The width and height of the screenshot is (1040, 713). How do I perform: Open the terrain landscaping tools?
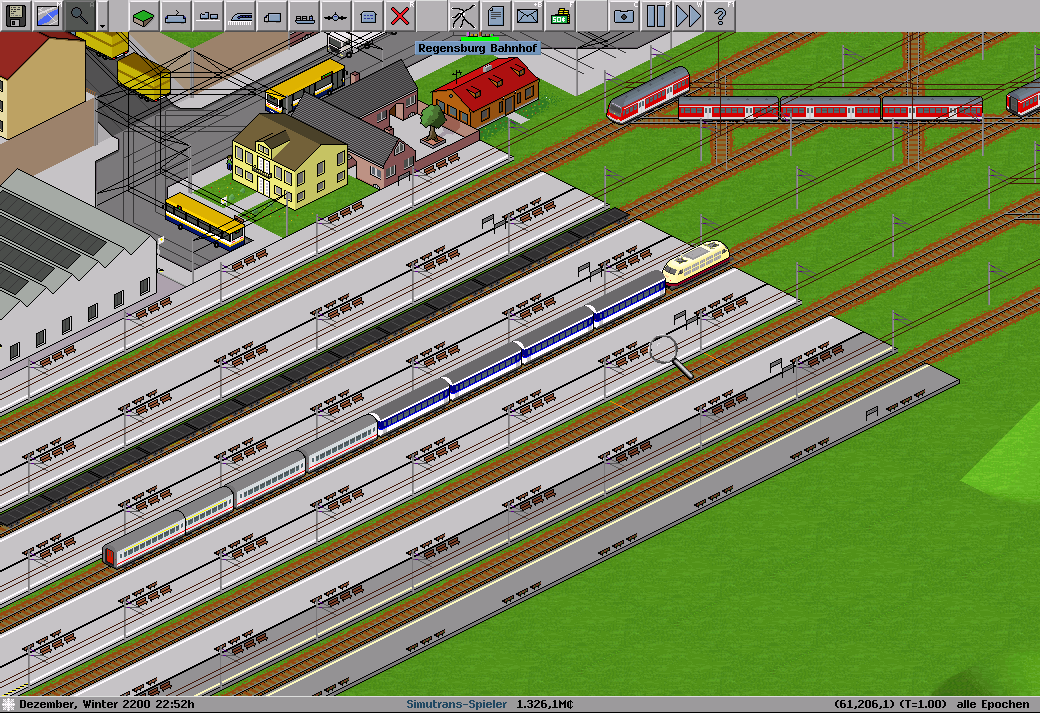pyautogui.click(x=144, y=15)
